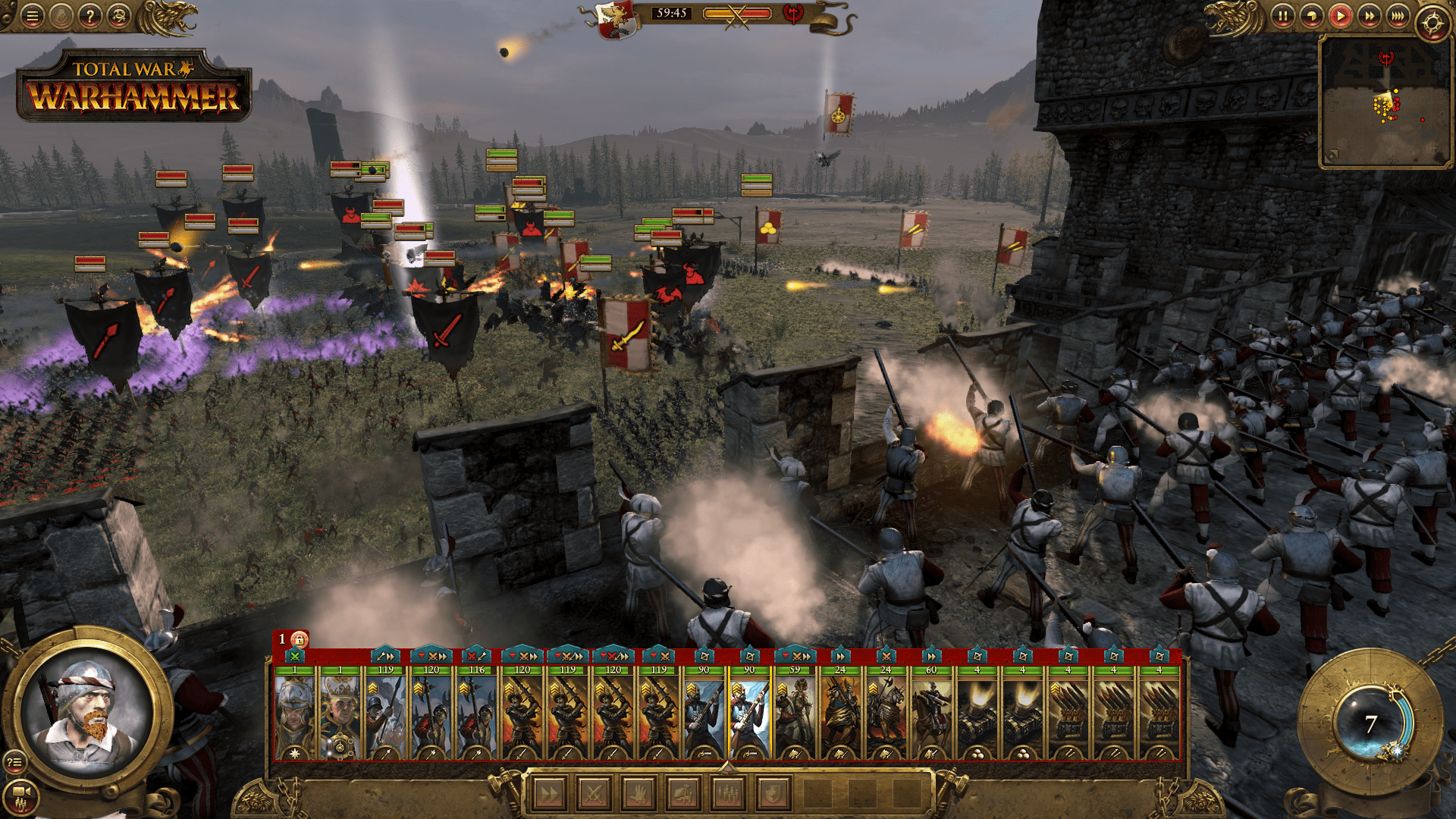This screenshot has width=1456, height=819.
Task: Click the battlefield minimap
Action: [x=1385, y=101]
